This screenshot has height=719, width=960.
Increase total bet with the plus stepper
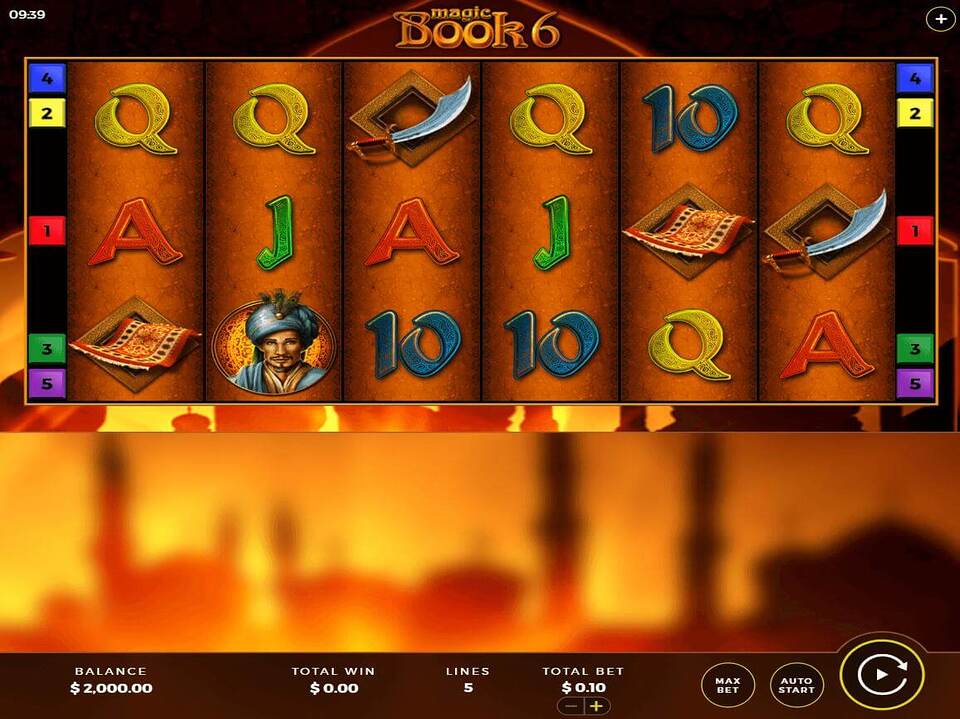coord(597,706)
